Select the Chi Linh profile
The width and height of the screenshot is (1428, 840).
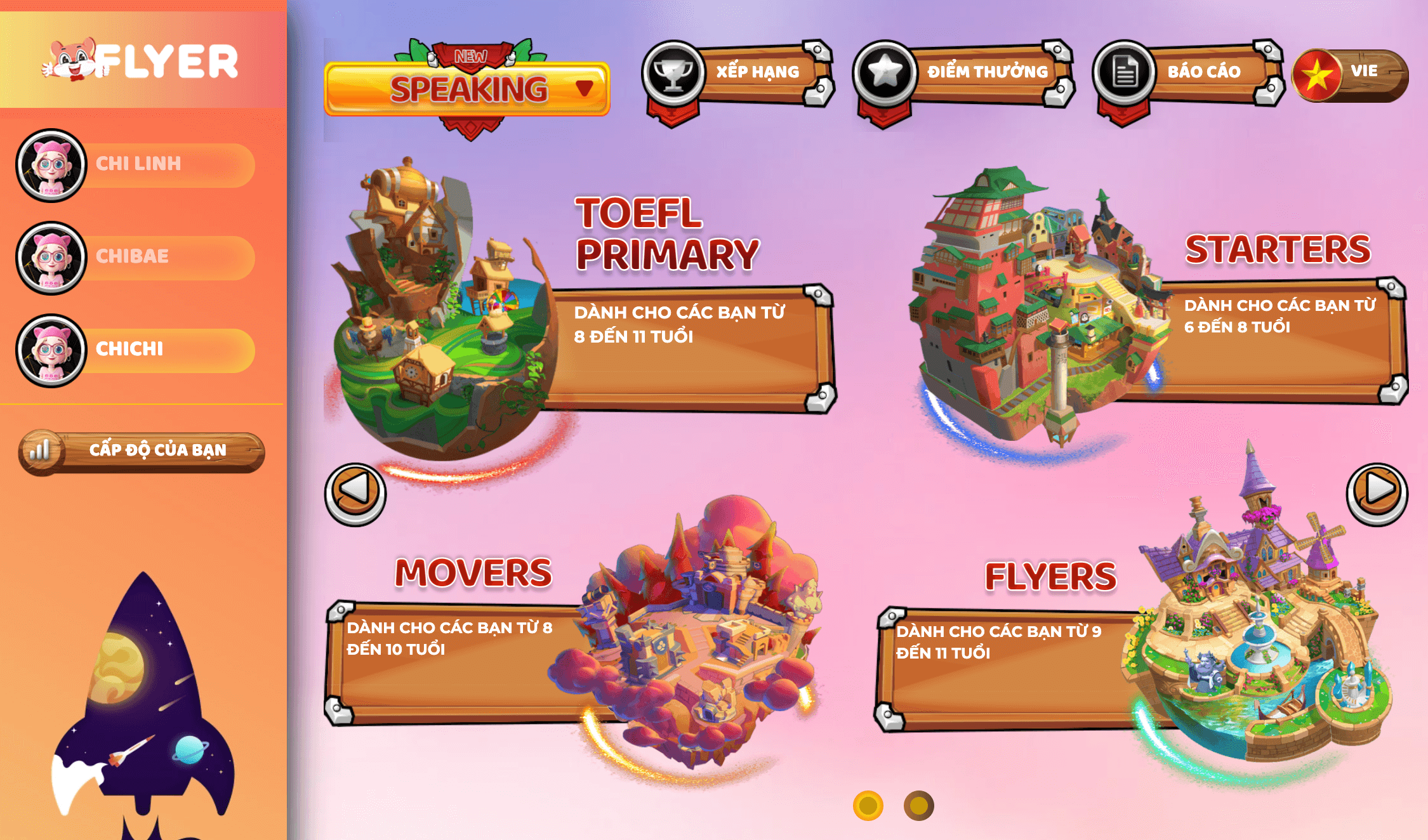click(136, 165)
